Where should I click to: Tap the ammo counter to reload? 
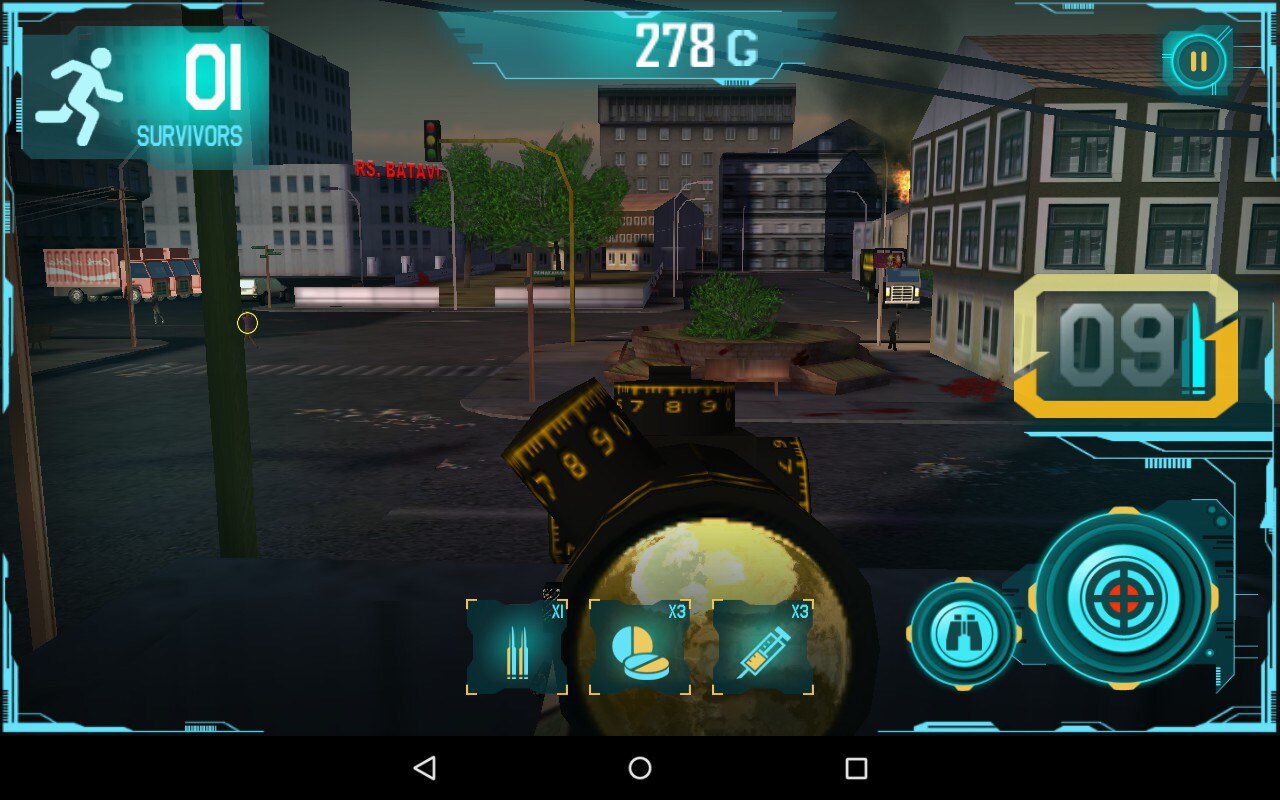pyautogui.click(x=1126, y=346)
